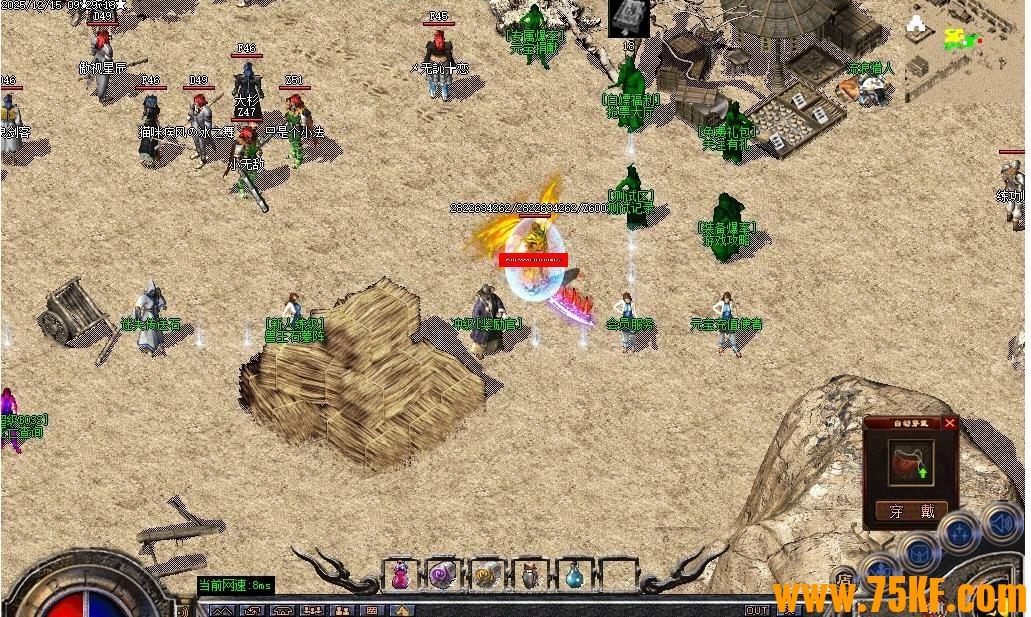Click the 穿戴 equip button
The width and height of the screenshot is (1031, 617).
[x=911, y=511]
